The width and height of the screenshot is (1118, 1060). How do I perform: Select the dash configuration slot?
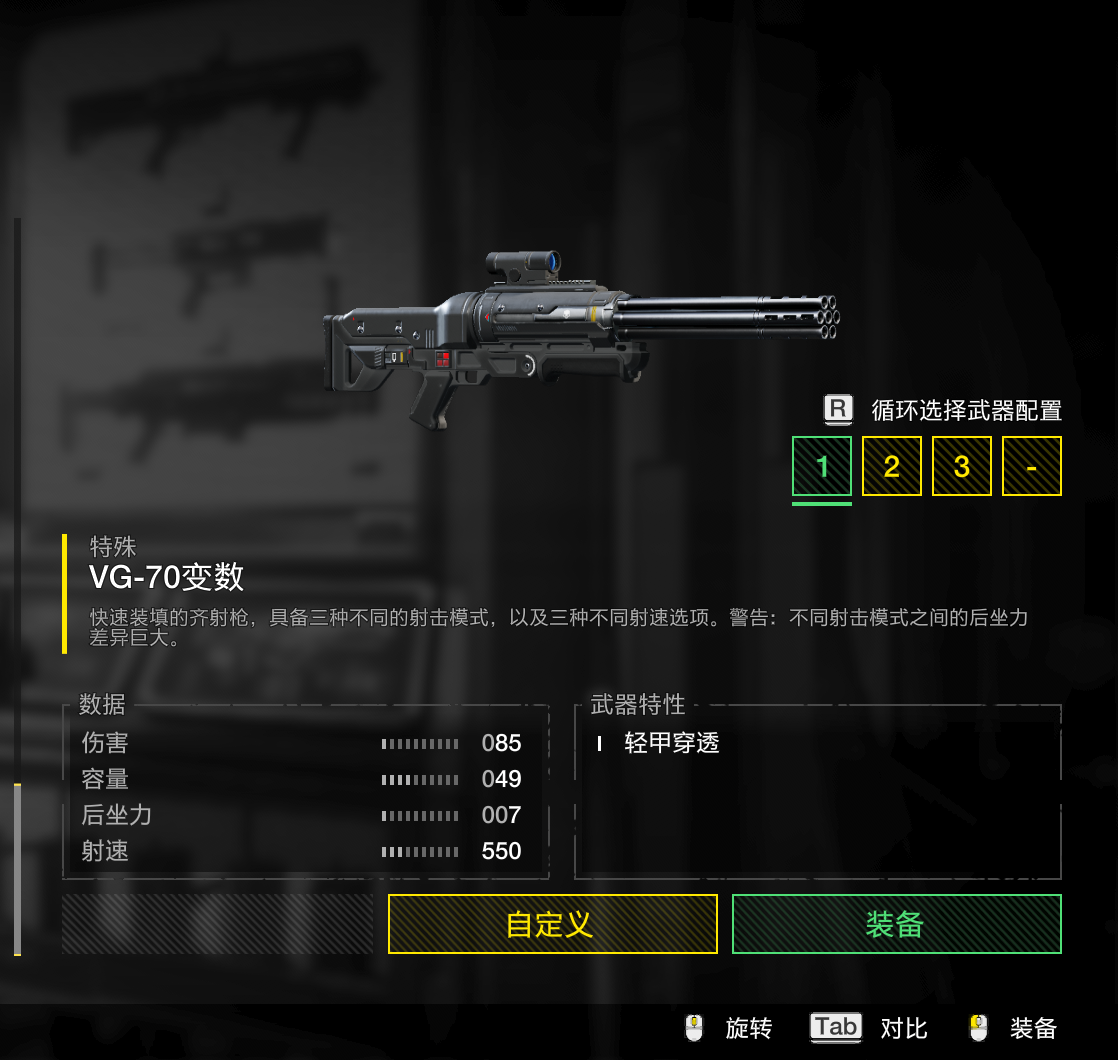1031,466
